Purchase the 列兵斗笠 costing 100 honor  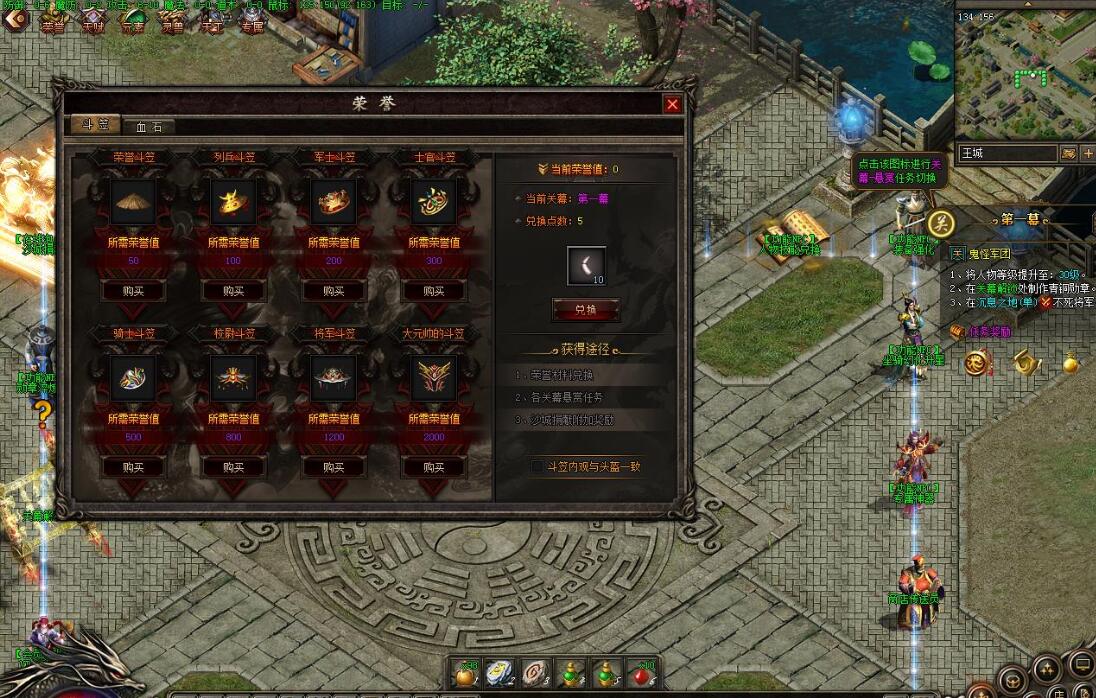click(x=233, y=291)
